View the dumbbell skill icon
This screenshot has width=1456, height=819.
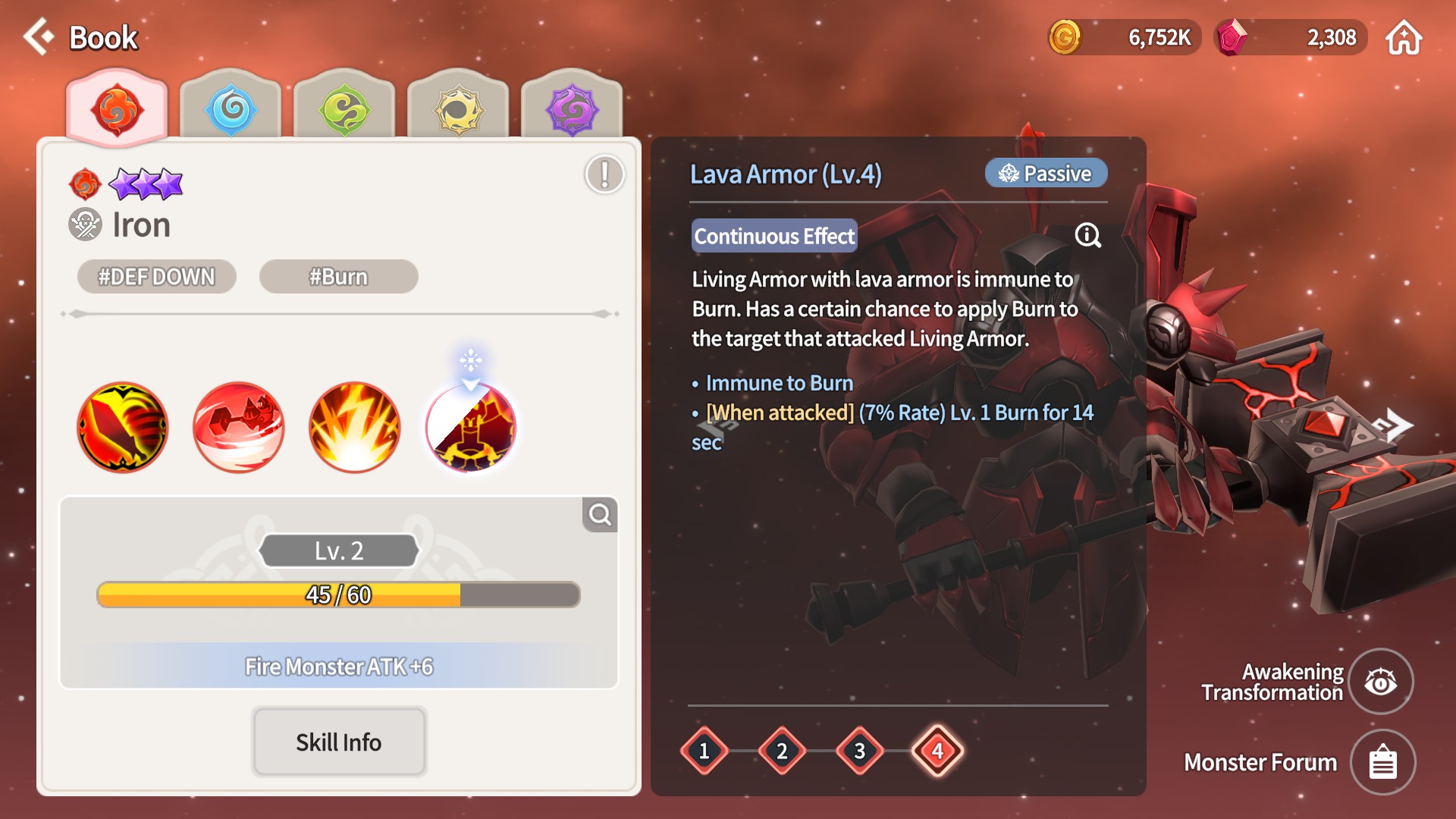point(239,427)
